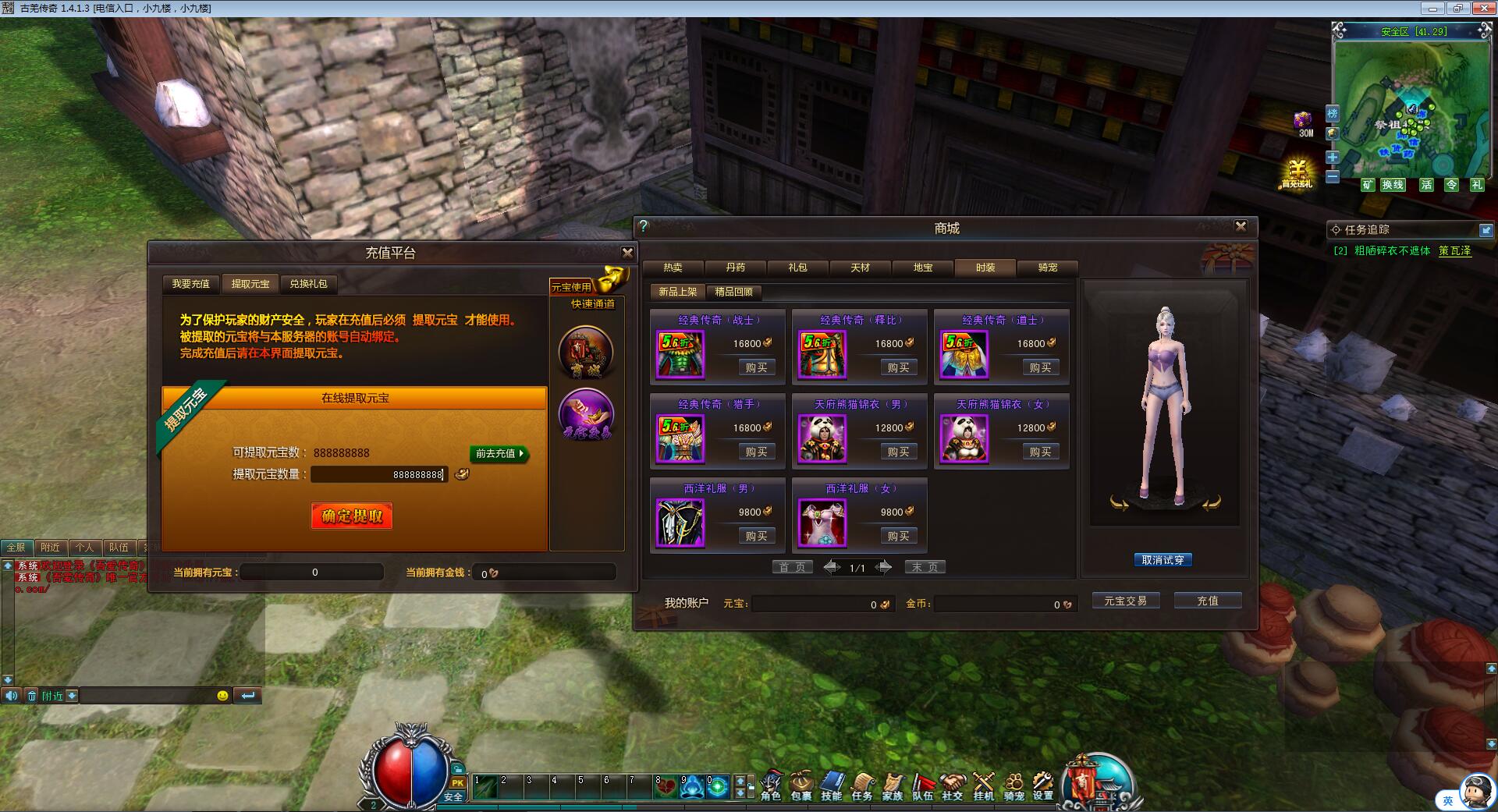Buy the 天府熊猫锦衣（女）costume
Image resolution: width=1498 pixels, height=812 pixels.
pos(1040,452)
